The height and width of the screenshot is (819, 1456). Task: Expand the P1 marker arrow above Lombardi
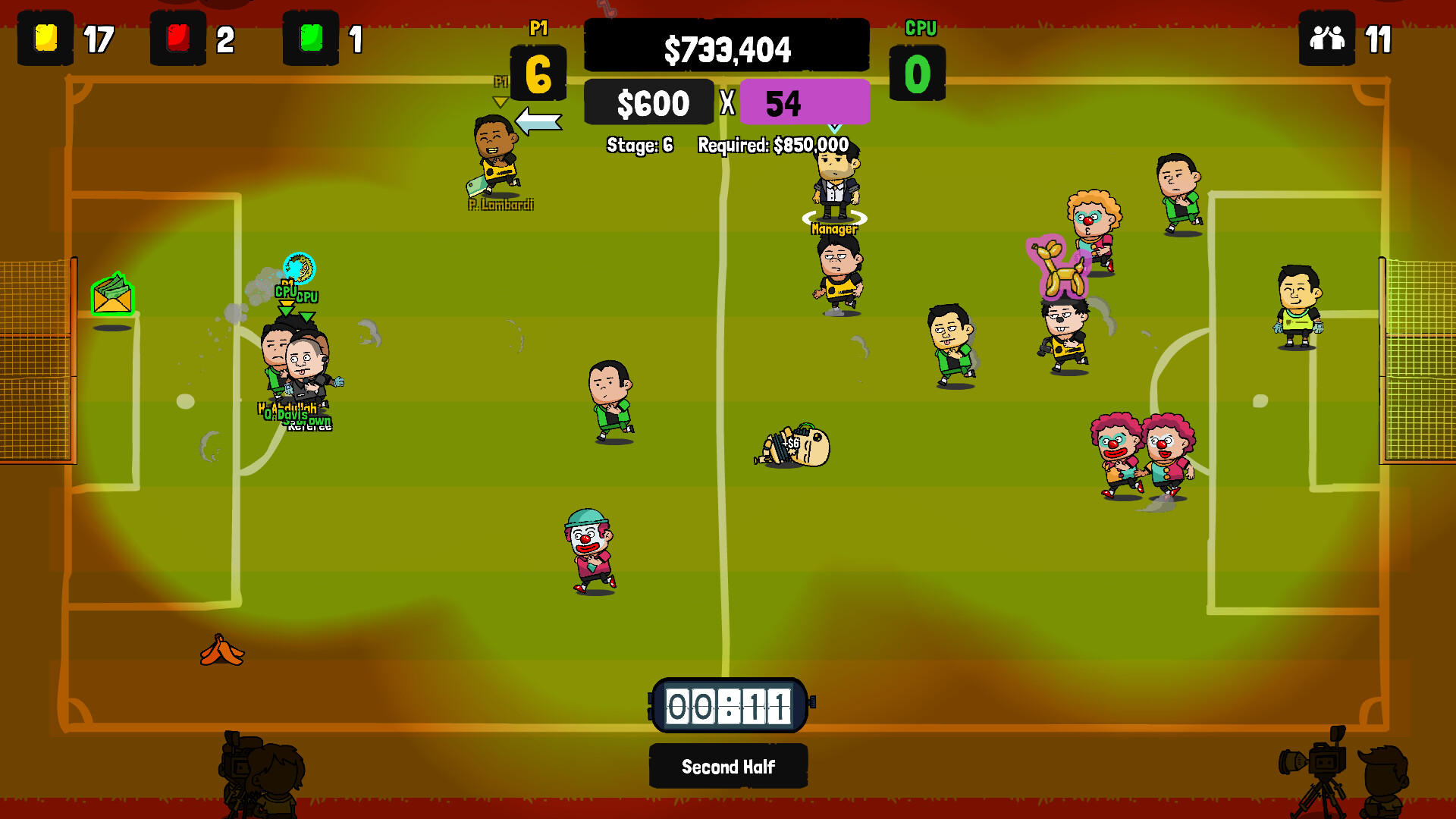tap(500, 97)
